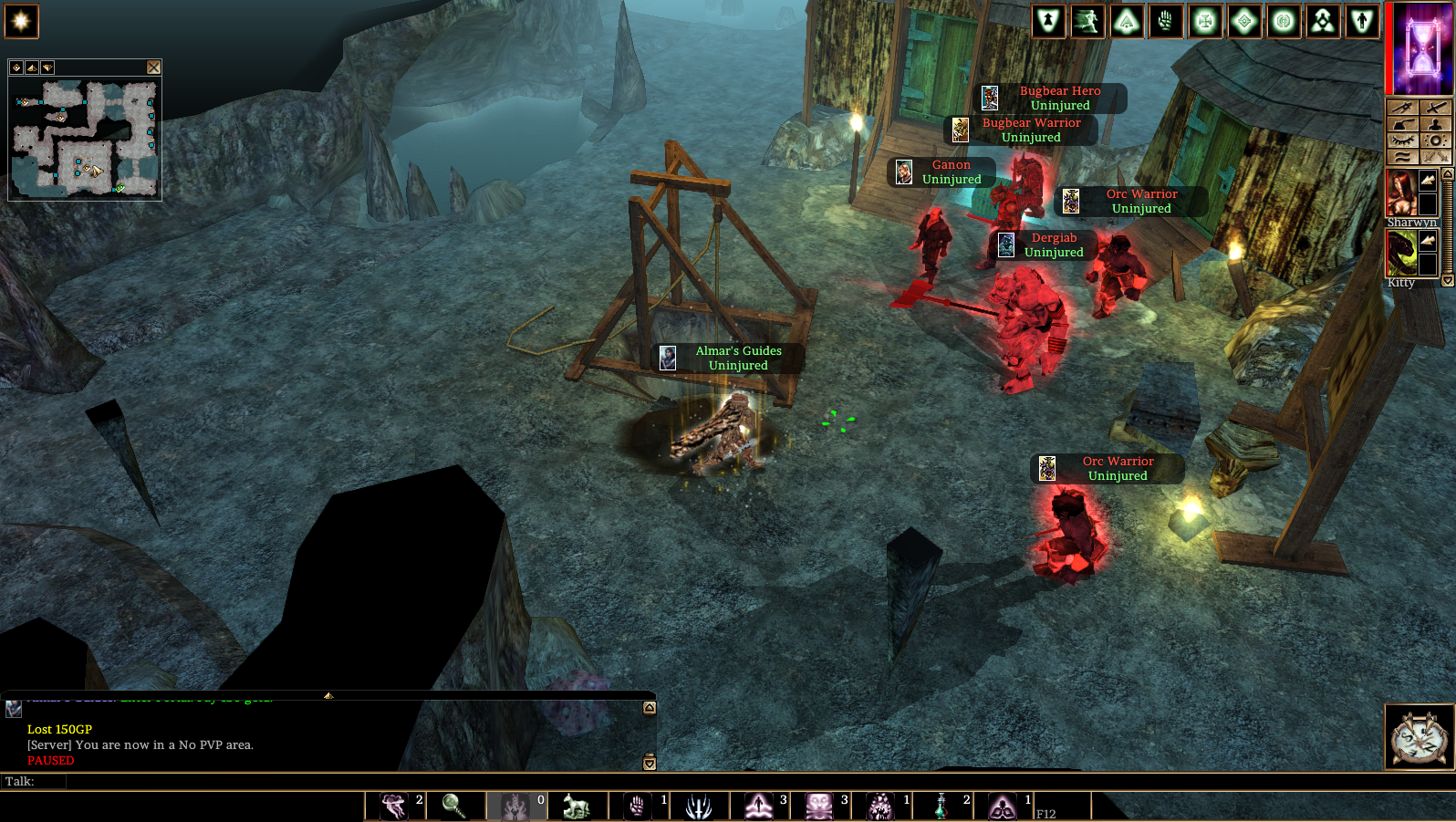Screen dimensions: 1456x822
Task: Select Kitty the panther companion portrait
Action: 1401,253
